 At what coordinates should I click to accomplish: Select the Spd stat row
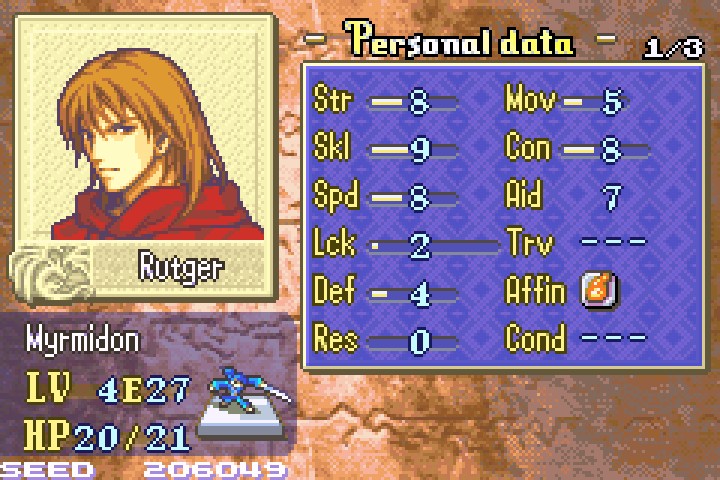[386, 195]
